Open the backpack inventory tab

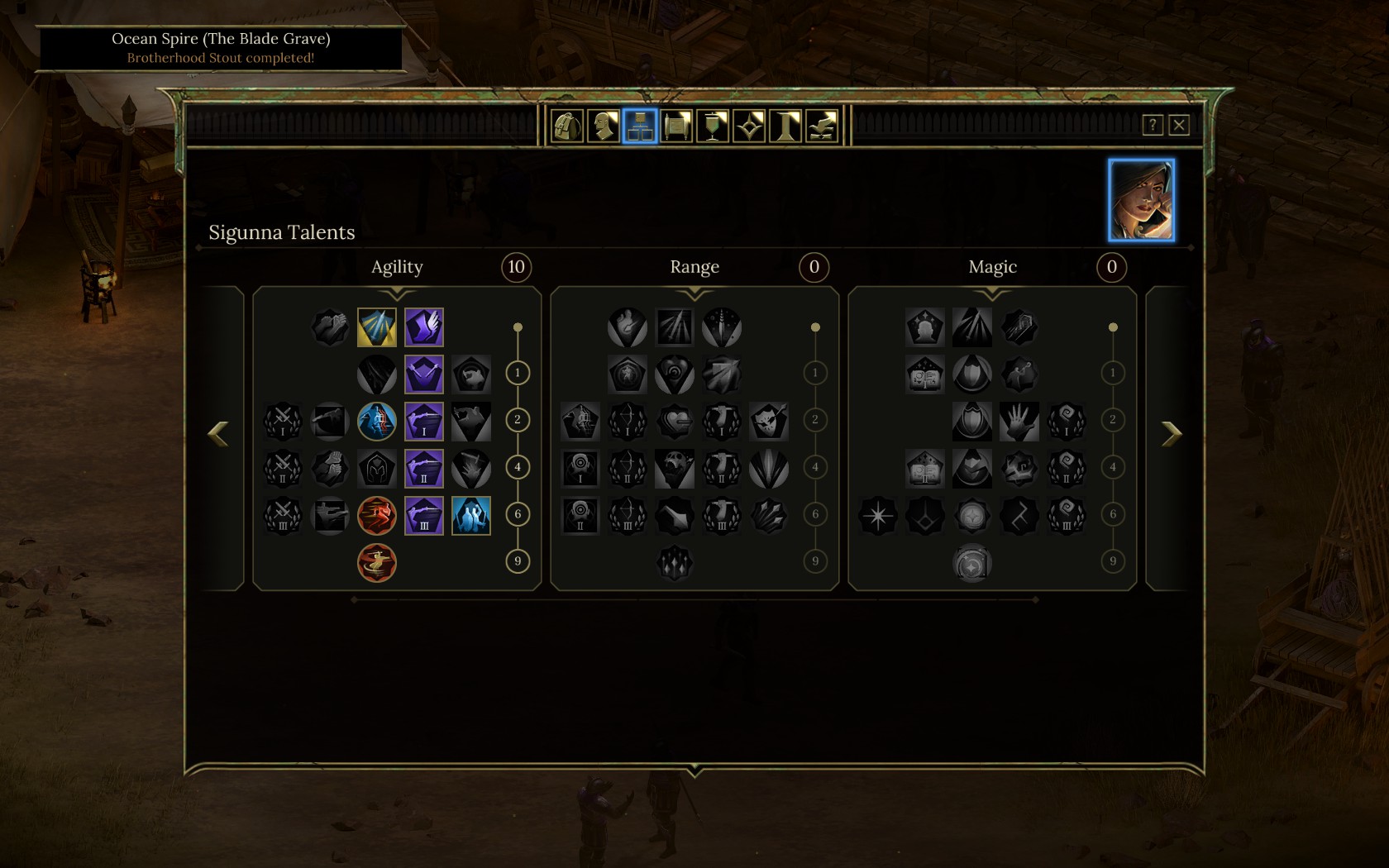(567, 126)
